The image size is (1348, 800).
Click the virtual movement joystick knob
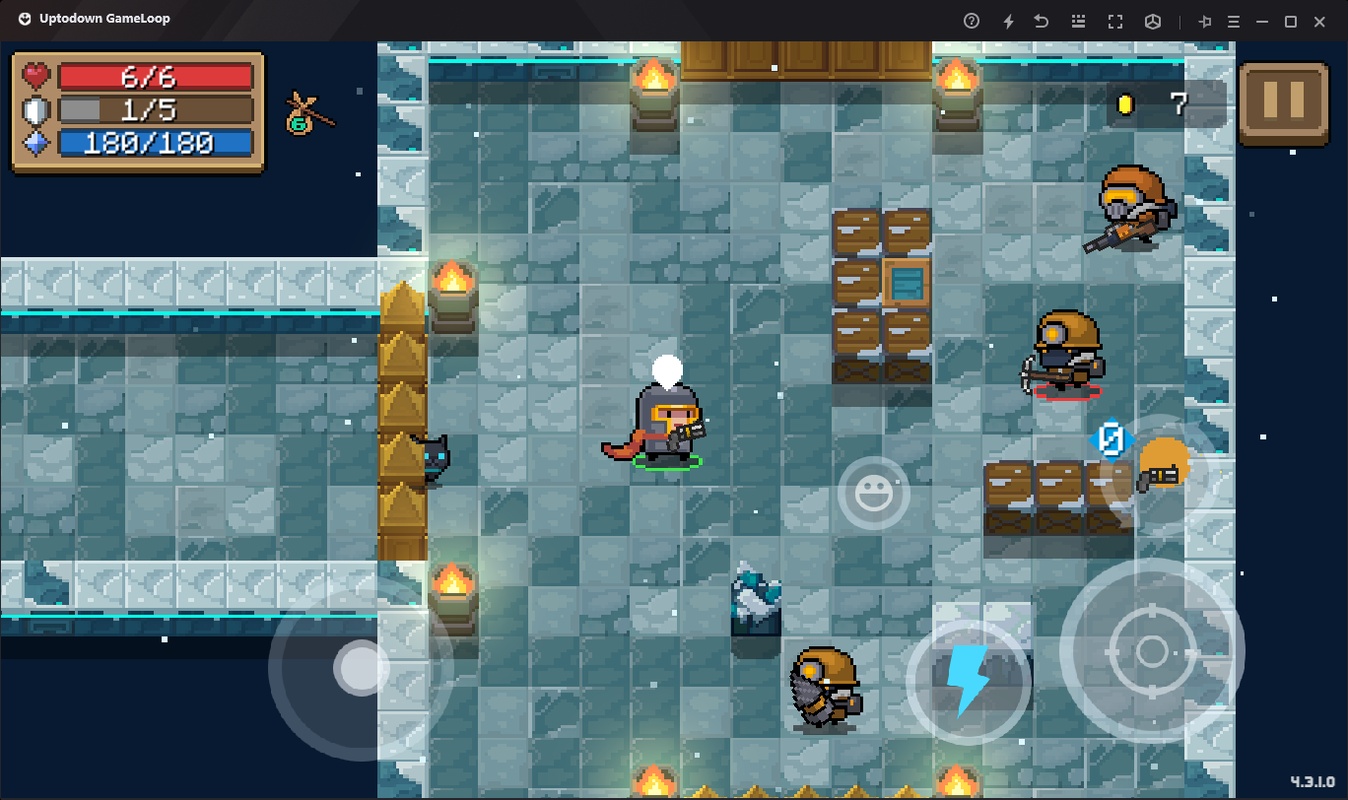tap(360, 668)
